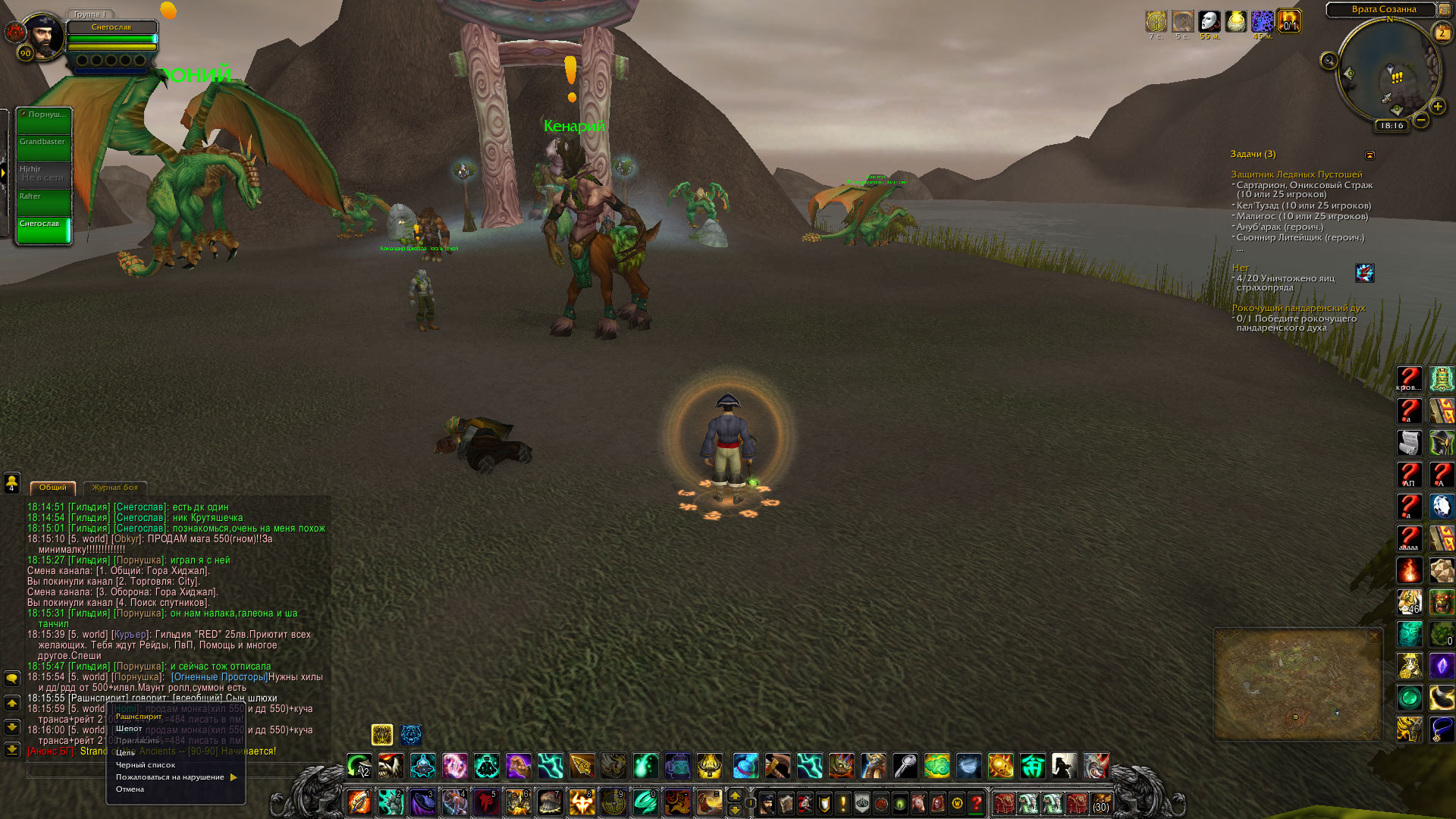This screenshot has height=819, width=1456.
Task: Cancel the context menu with "Отмена"
Action: coord(130,789)
